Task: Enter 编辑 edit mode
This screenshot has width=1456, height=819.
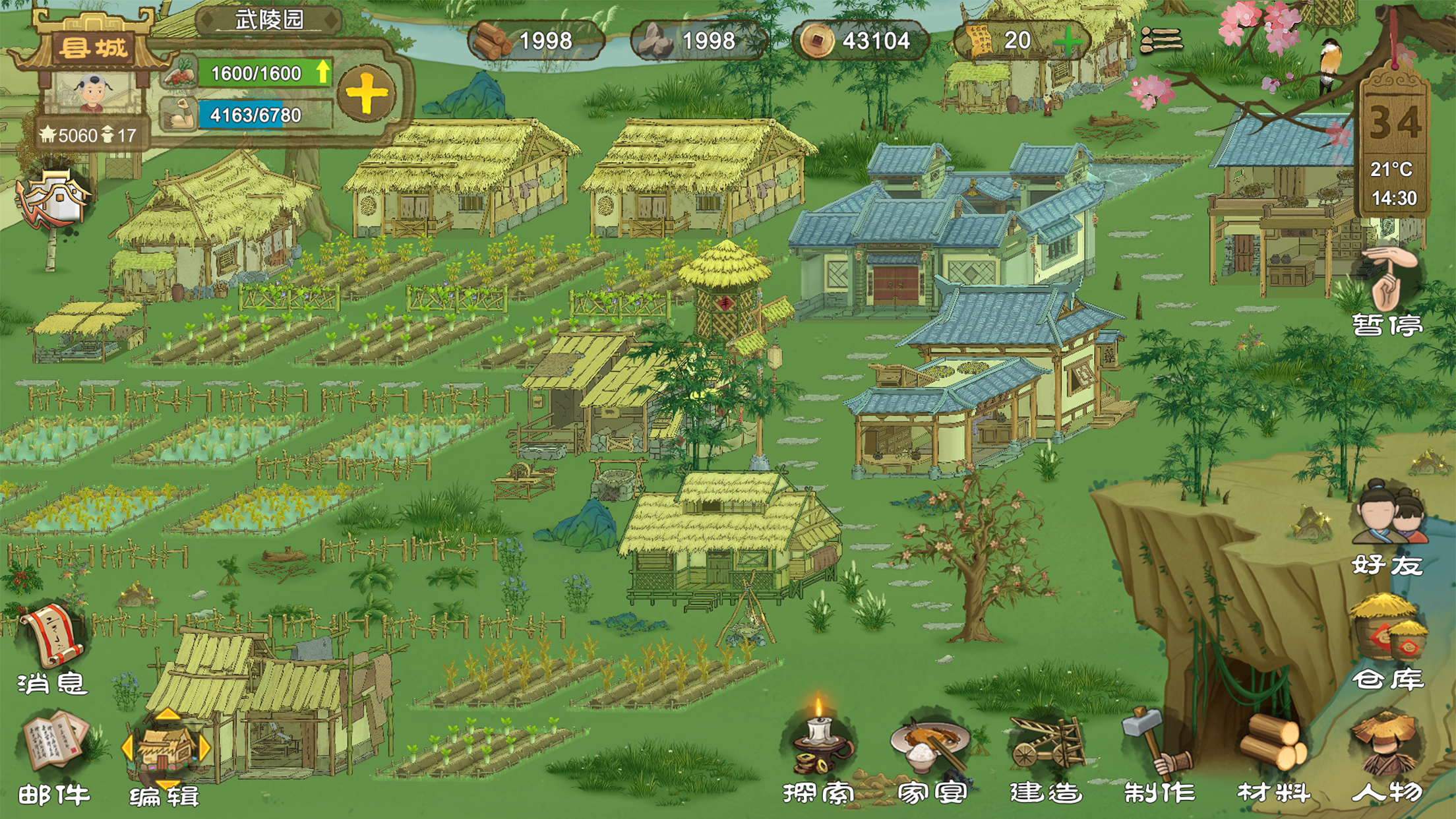Action: [x=165, y=755]
